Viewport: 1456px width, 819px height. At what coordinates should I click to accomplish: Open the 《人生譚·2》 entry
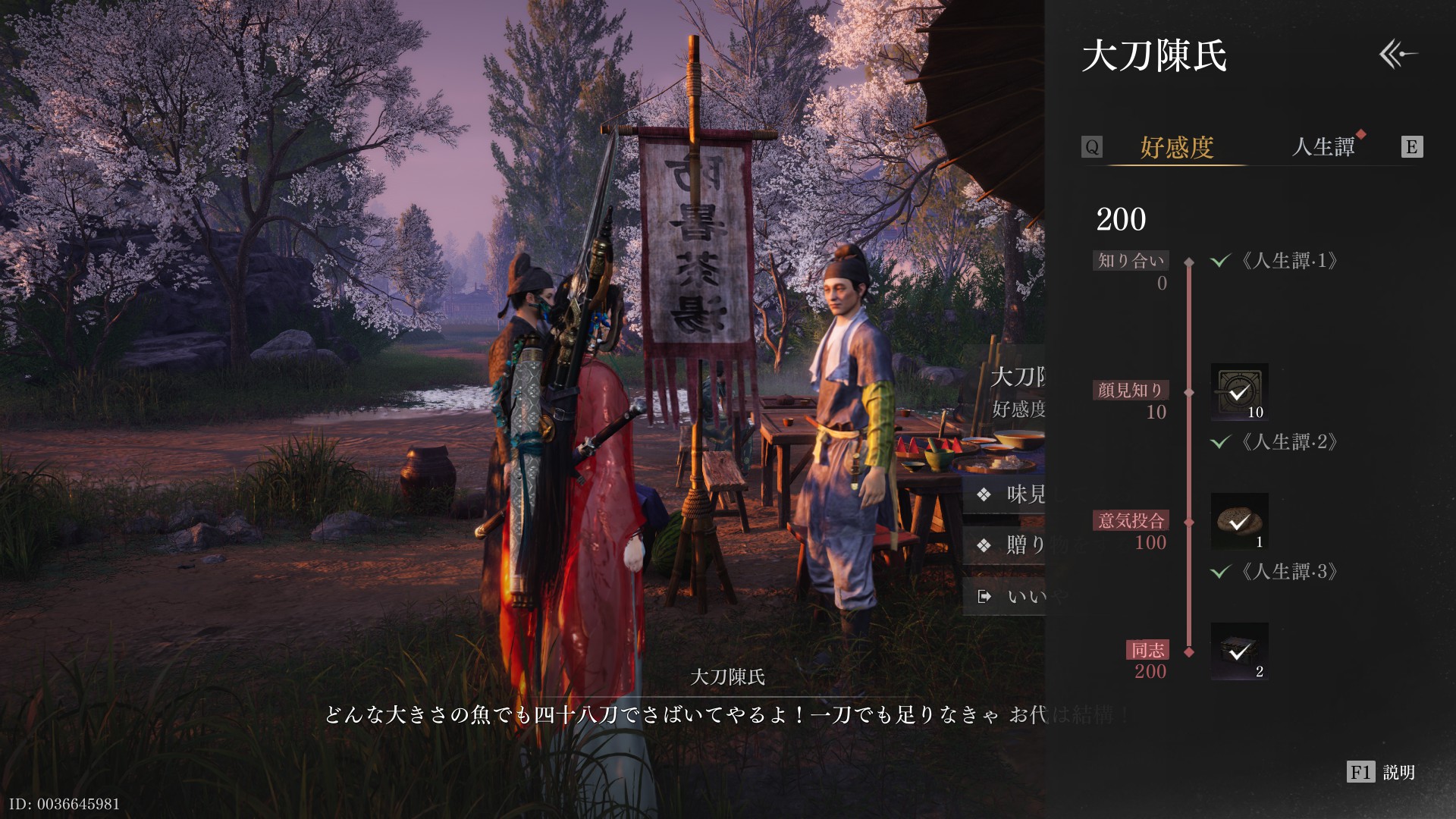coord(1288,441)
